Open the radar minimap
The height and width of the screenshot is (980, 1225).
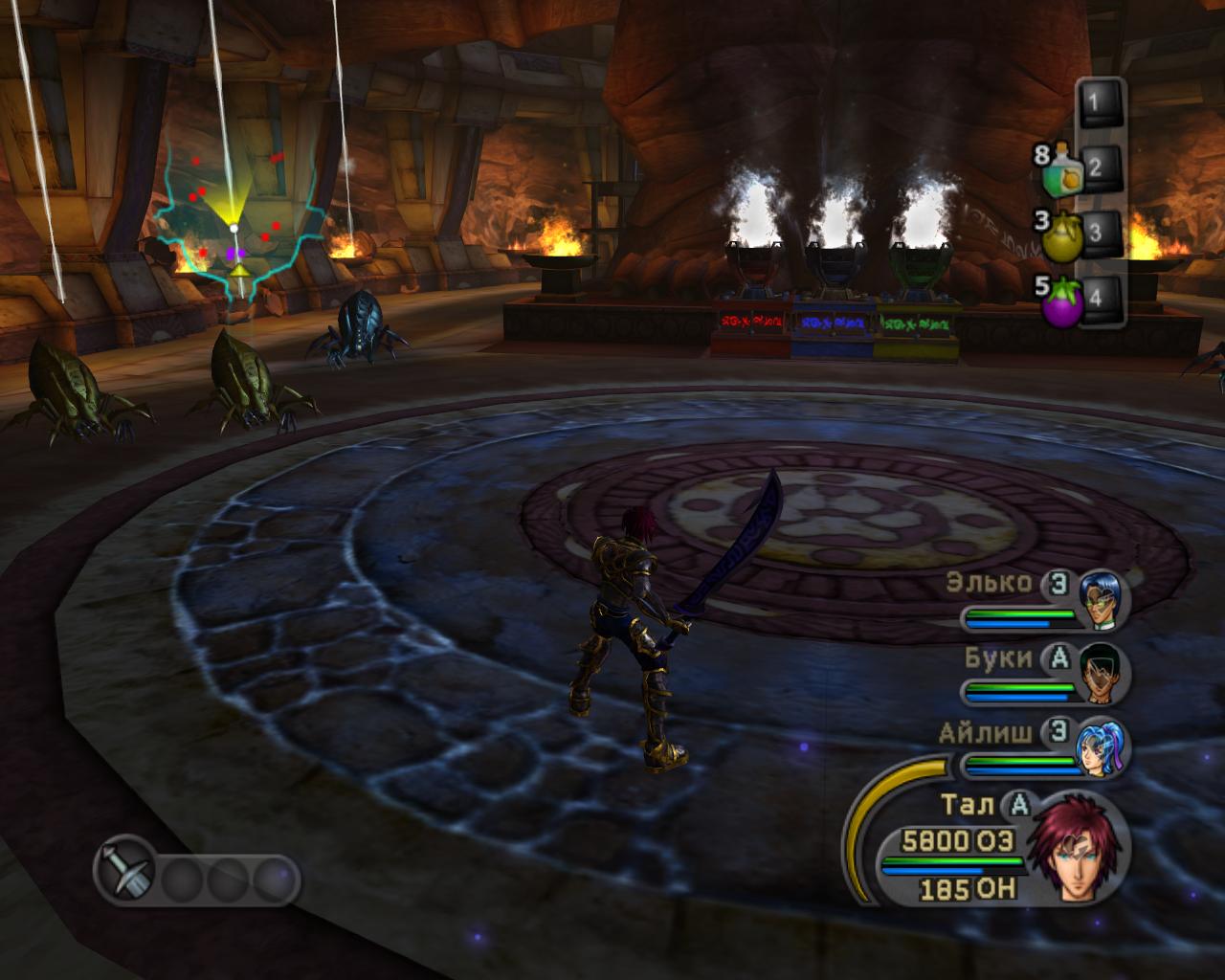coord(235,225)
